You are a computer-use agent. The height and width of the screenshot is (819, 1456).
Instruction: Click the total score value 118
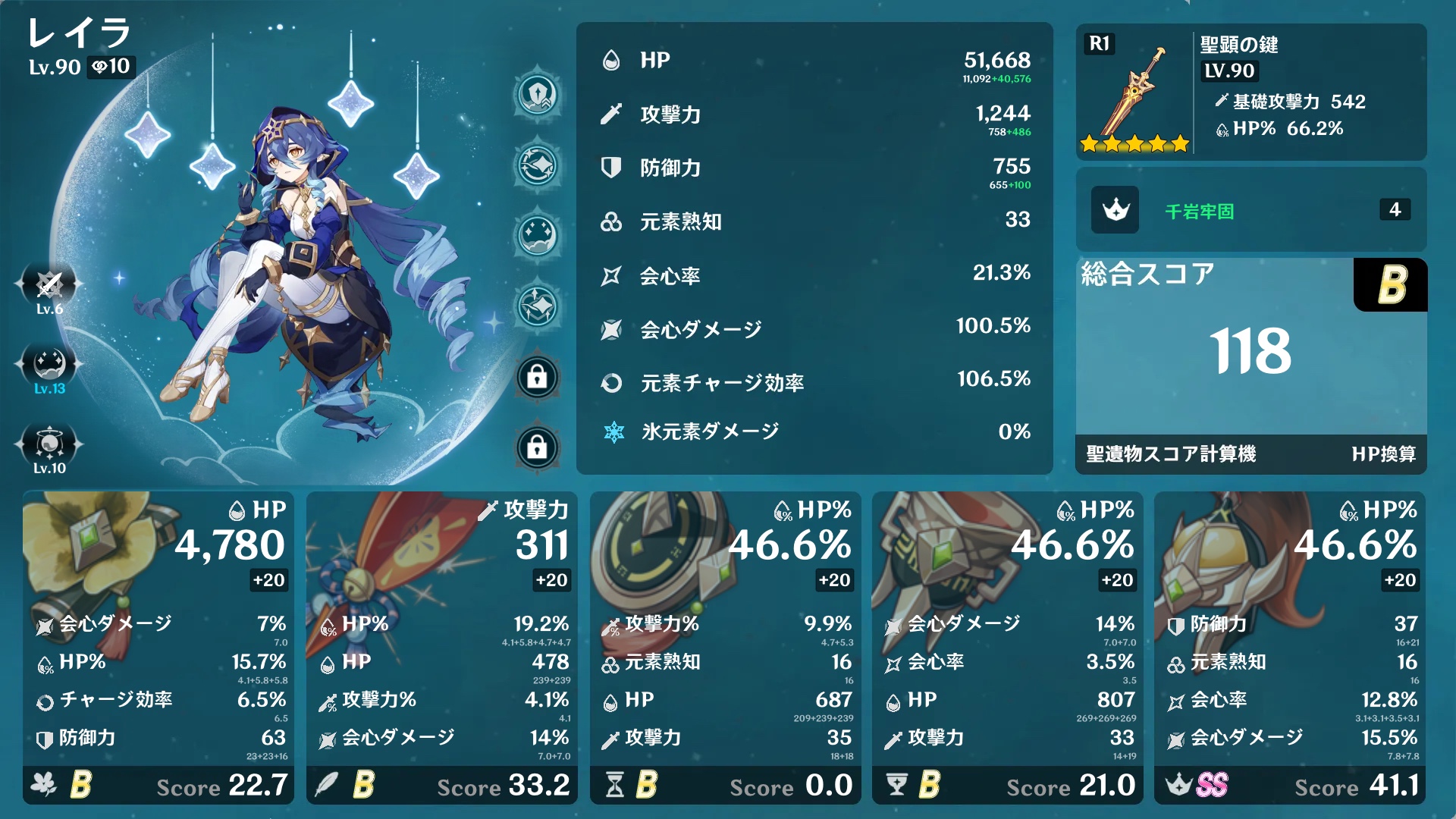click(x=1251, y=351)
